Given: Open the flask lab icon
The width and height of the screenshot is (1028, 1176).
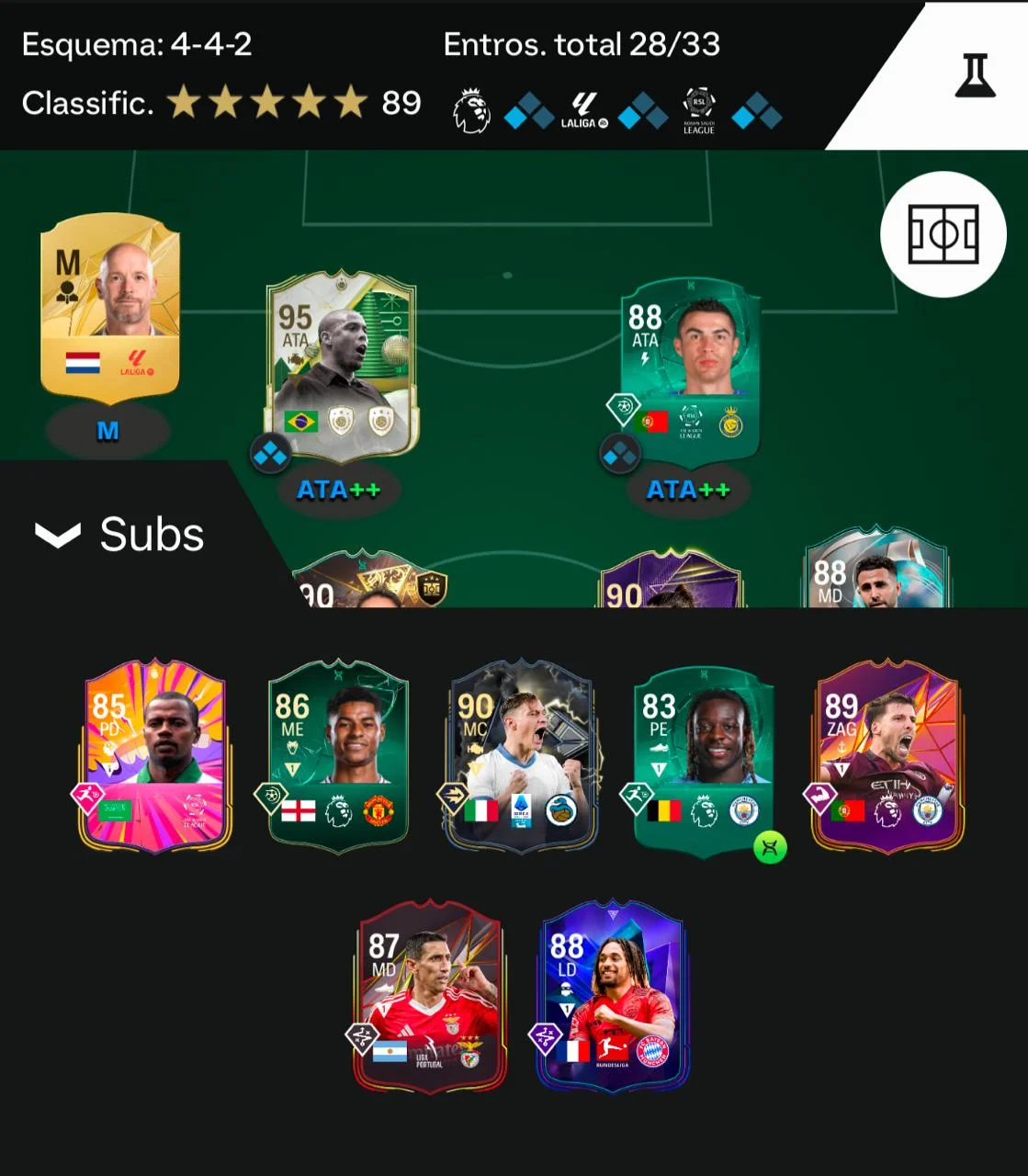Looking at the screenshot, I should tap(975, 75).
